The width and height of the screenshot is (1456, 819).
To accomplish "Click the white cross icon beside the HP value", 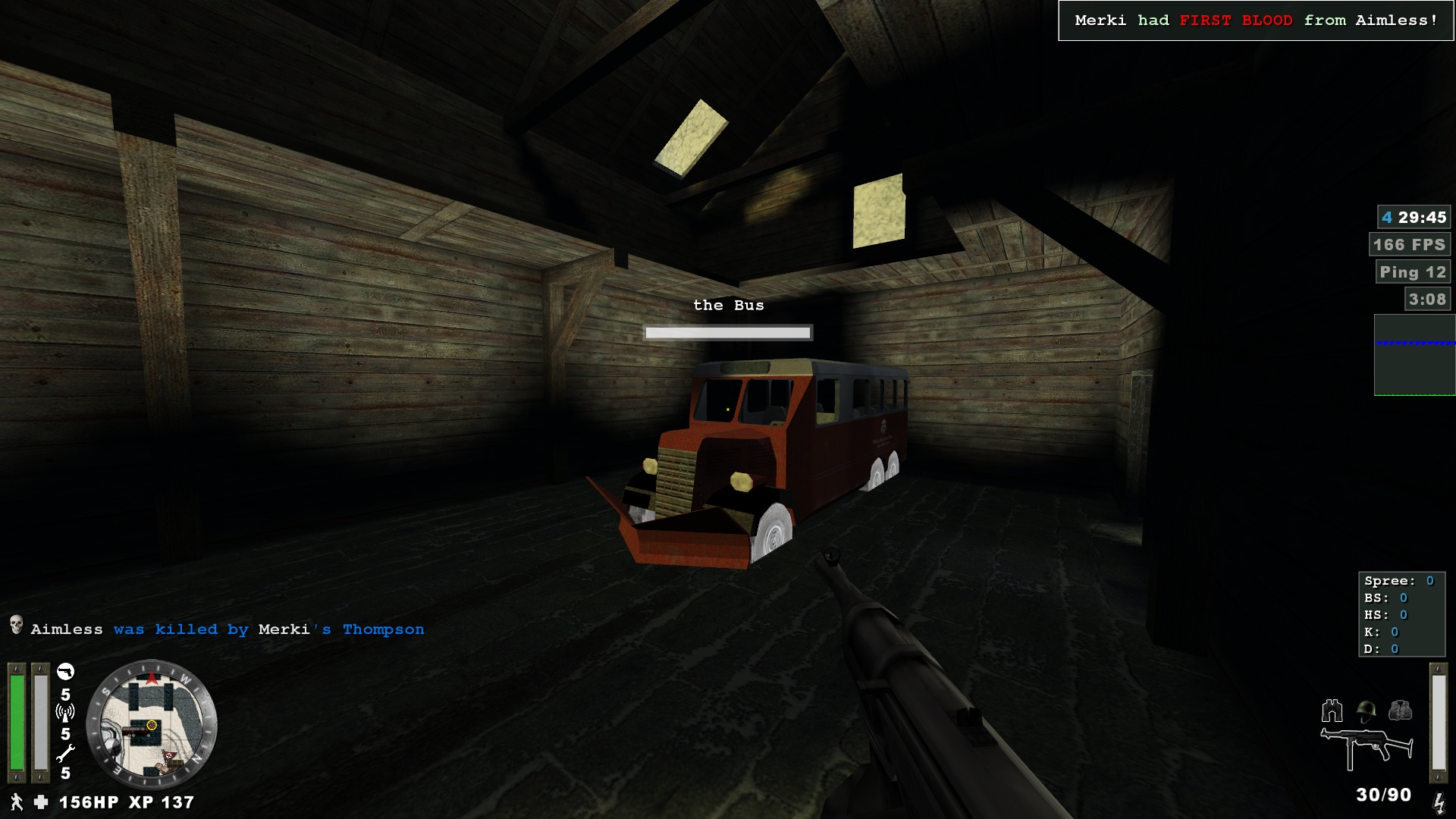I will 41,802.
